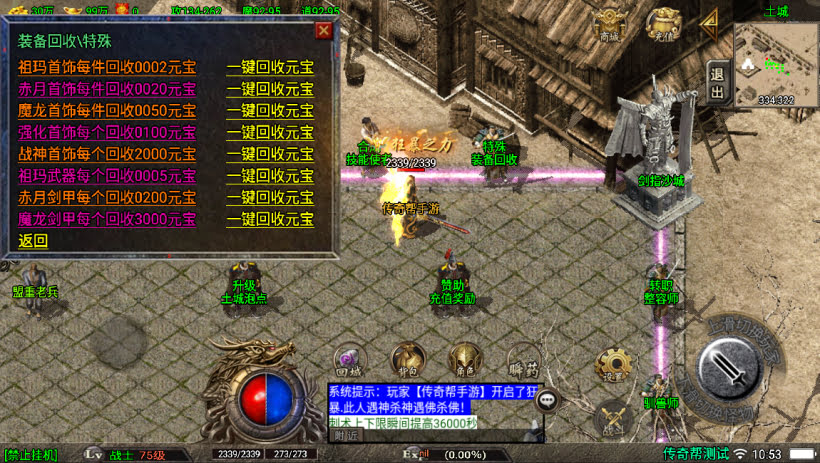Image resolution: width=820 pixels, height=463 pixels.
Task: Recycle 战神首饰 for 2000 元宝
Action: click(270, 154)
